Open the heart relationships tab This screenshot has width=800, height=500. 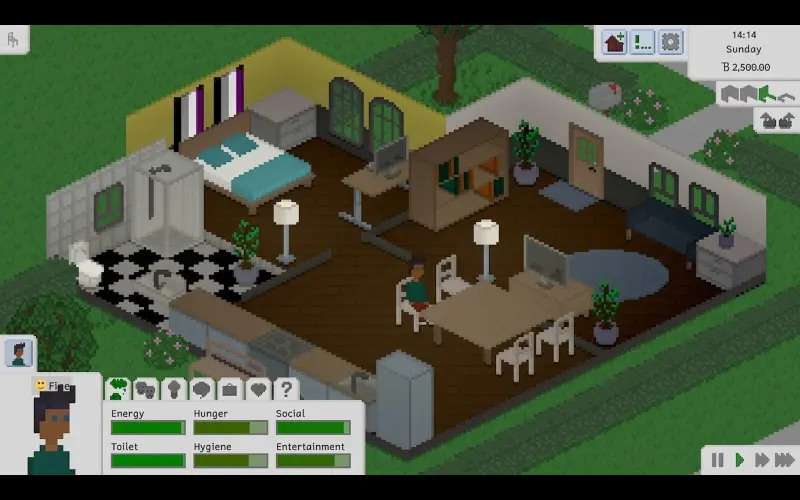point(258,389)
